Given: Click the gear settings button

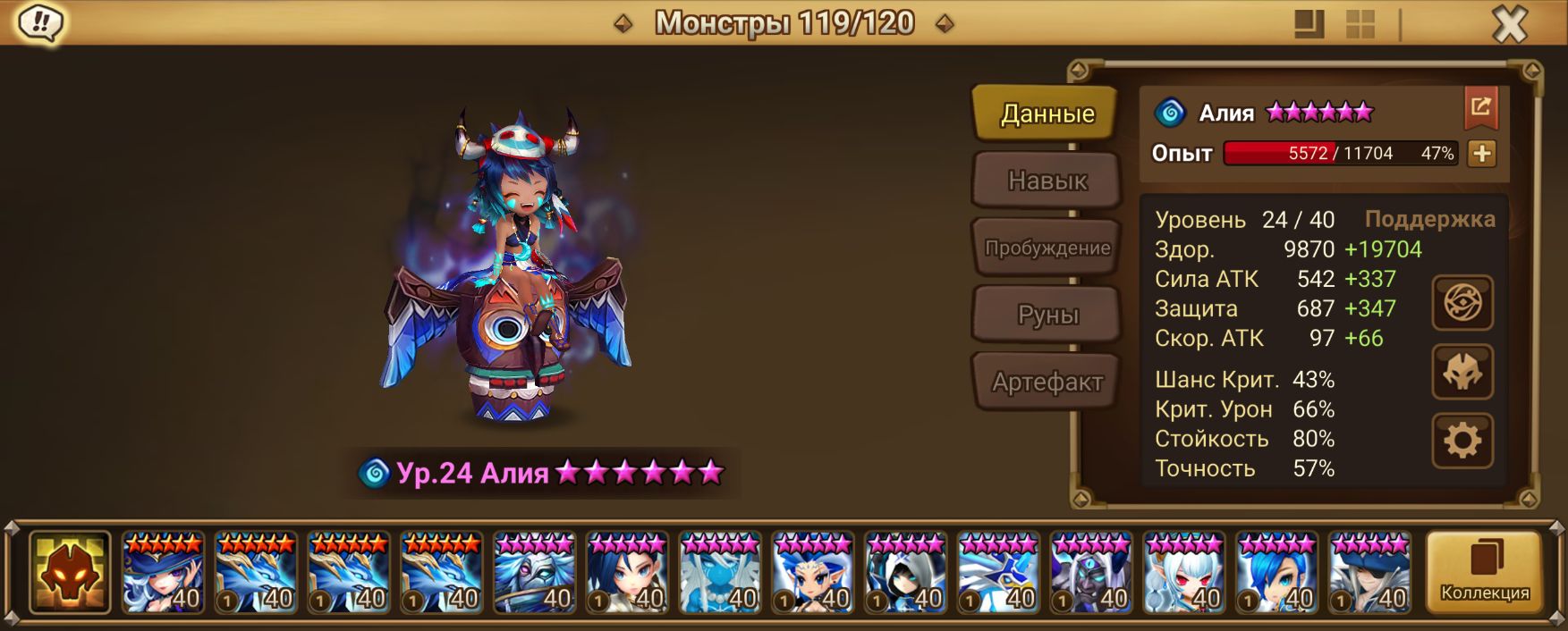Looking at the screenshot, I should point(1462,441).
